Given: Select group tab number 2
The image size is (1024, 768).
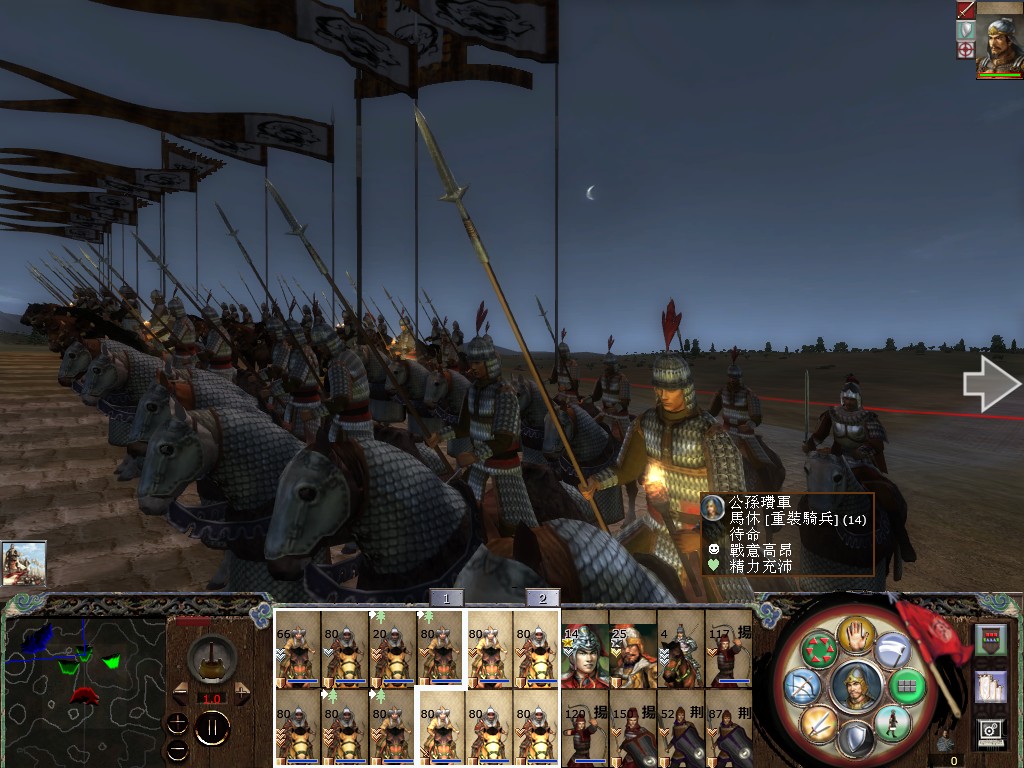Looking at the screenshot, I should [542, 598].
